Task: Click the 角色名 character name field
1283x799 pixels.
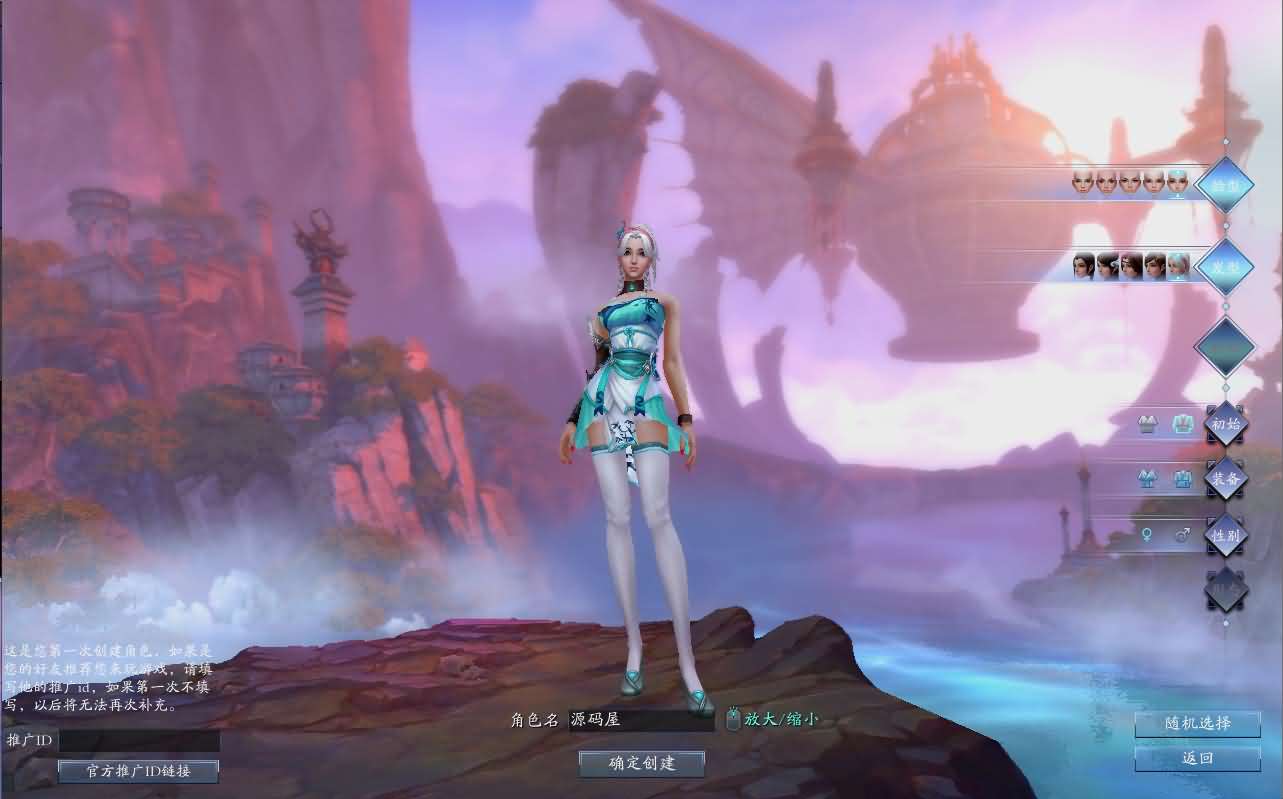Action: (x=640, y=719)
